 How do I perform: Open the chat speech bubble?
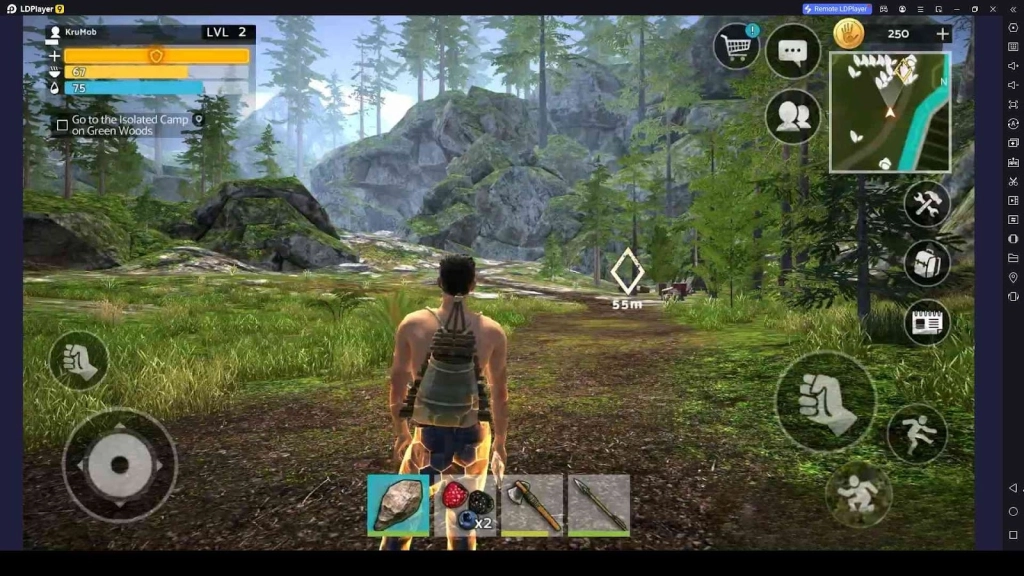coord(792,52)
